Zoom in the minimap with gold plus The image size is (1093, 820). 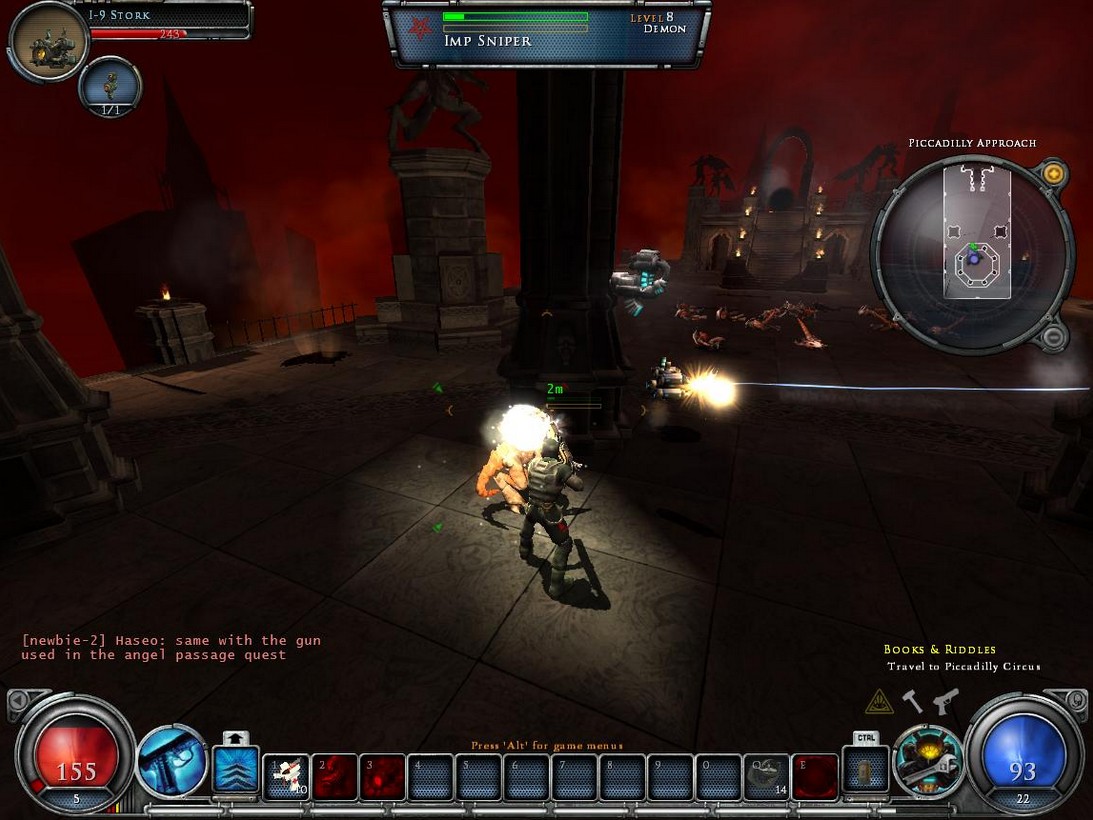click(1052, 174)
